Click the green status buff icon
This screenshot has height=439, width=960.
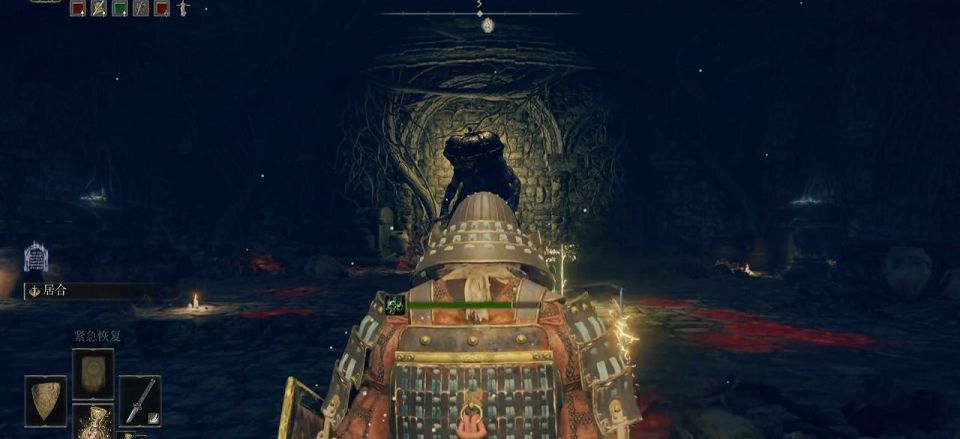tap(121, 9)
